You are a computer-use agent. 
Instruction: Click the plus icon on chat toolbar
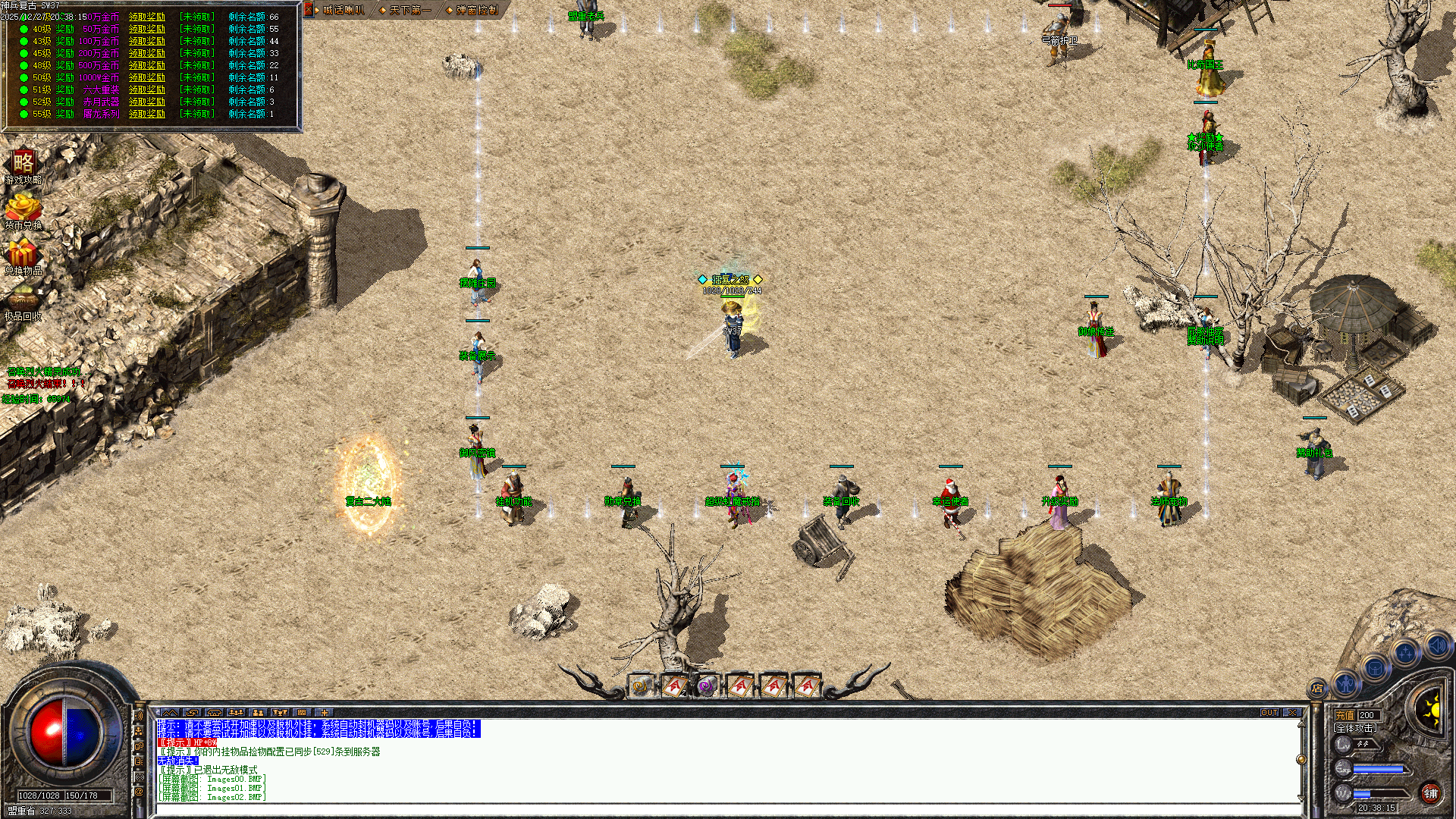tap(325, 712)
